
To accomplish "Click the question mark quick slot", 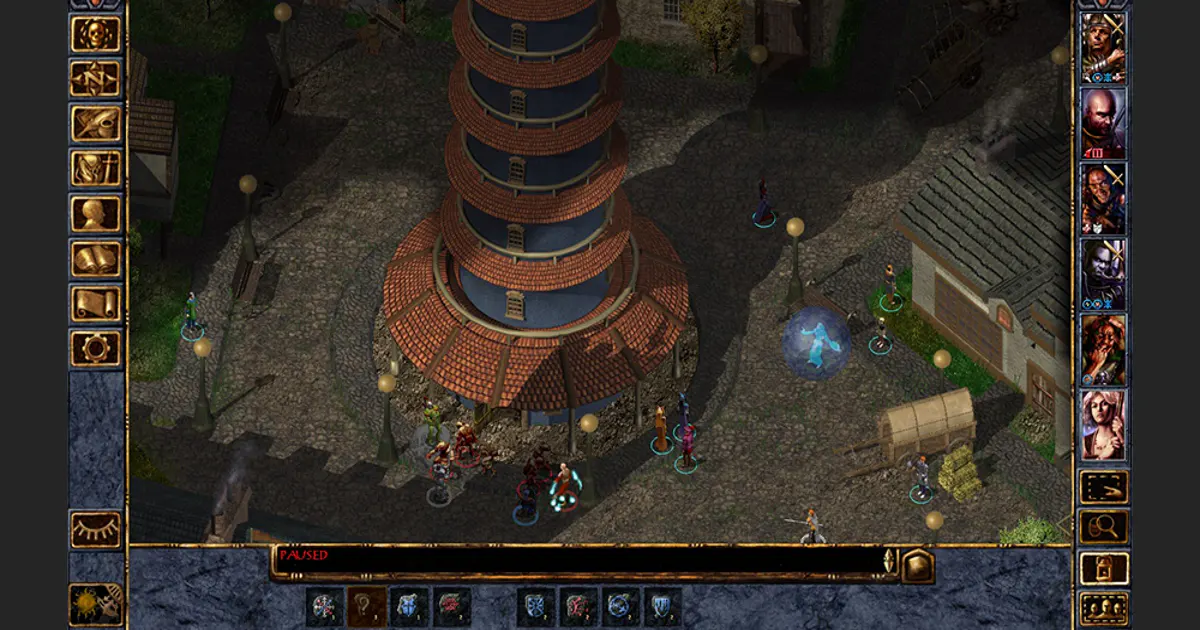I will point(366,607).
